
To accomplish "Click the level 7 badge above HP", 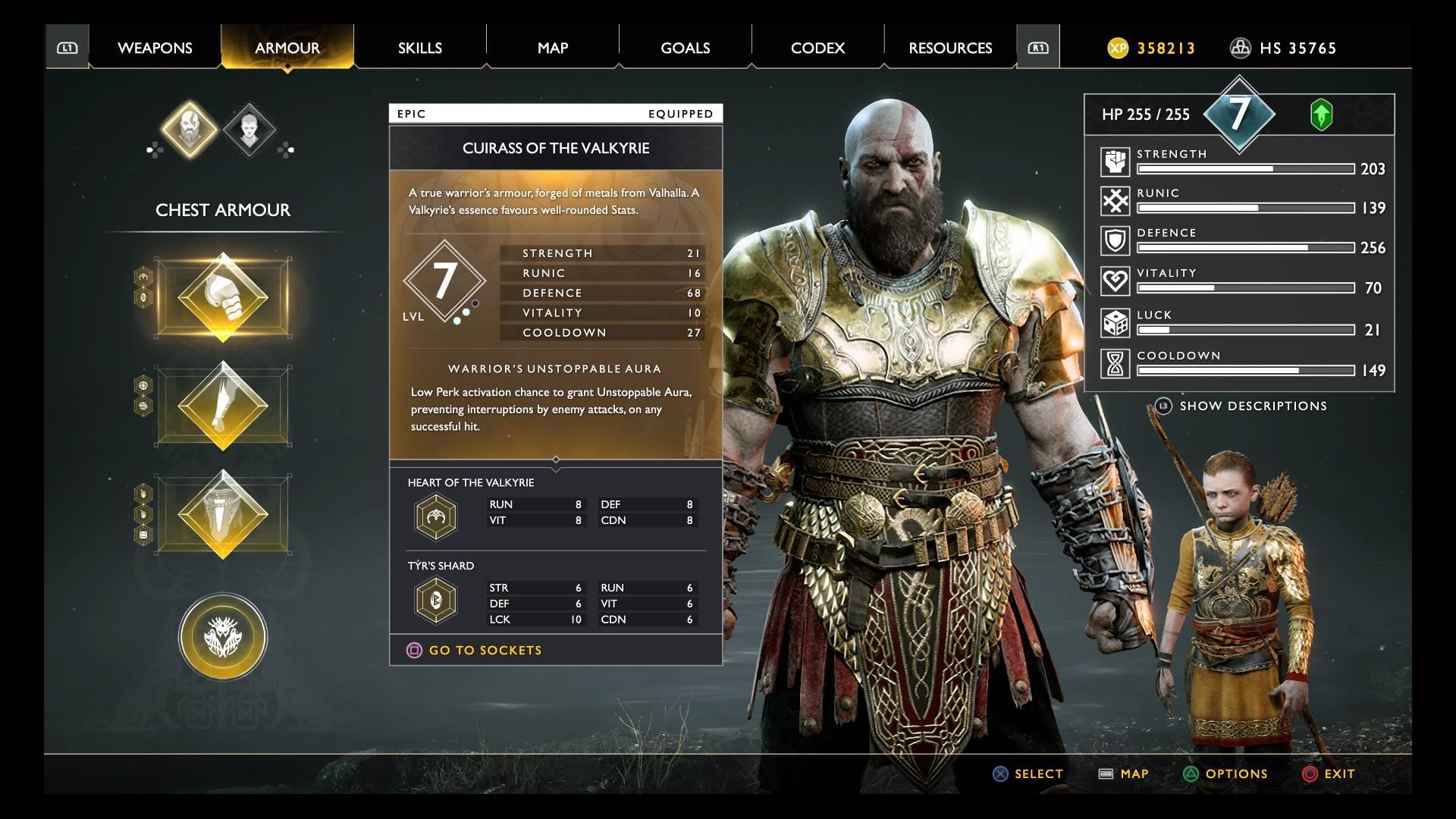I will (x=1241, y=114).
